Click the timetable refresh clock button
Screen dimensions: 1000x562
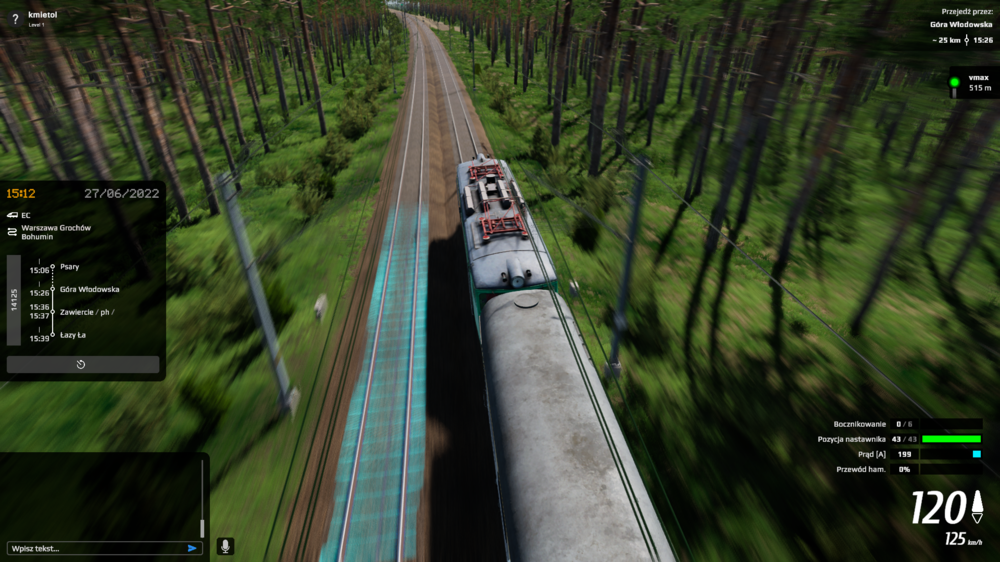[82, 365]
